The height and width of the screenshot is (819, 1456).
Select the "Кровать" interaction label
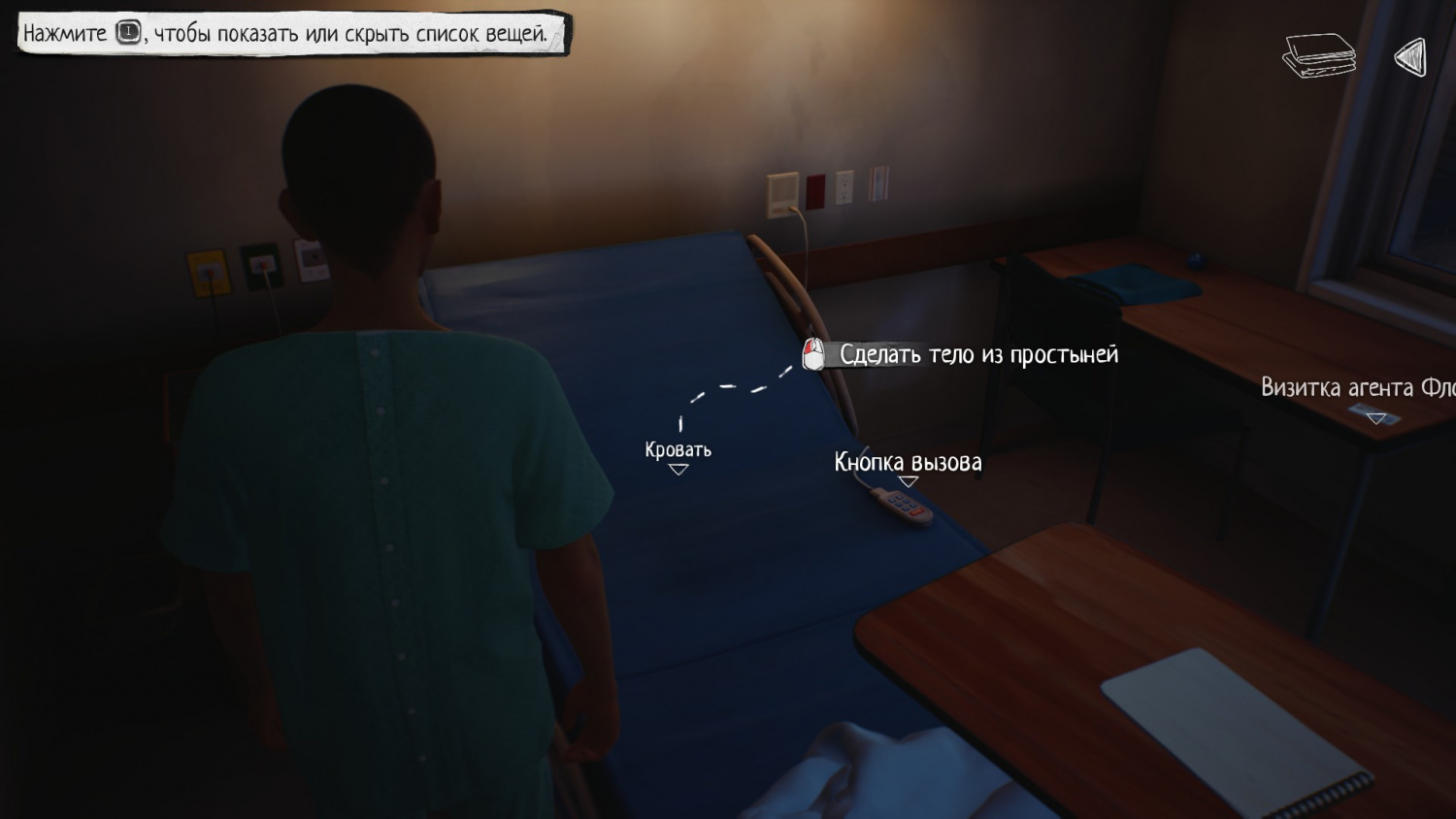tap(678, 450)
